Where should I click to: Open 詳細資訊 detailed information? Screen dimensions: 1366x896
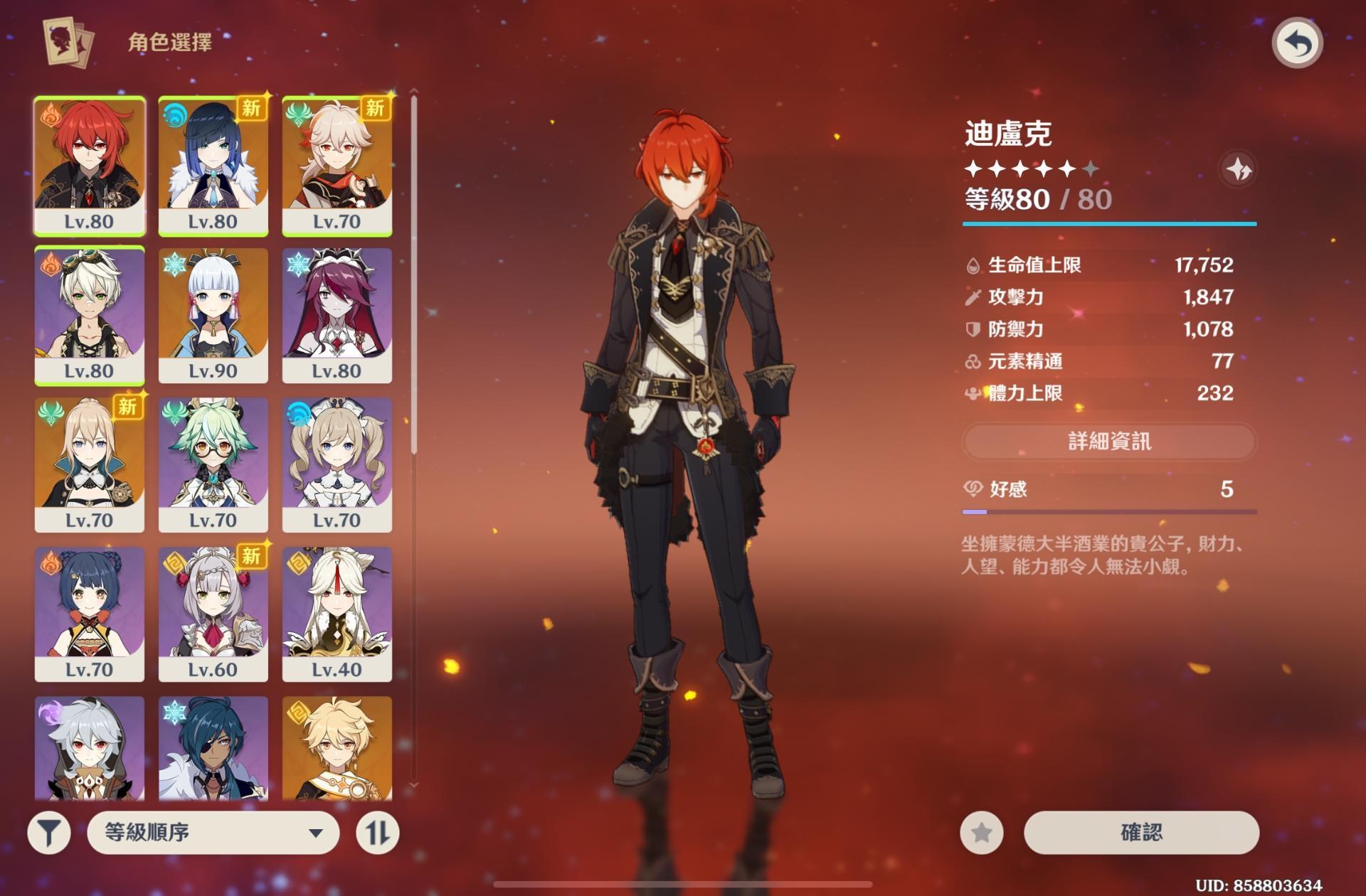click(x=1110, y=442)
